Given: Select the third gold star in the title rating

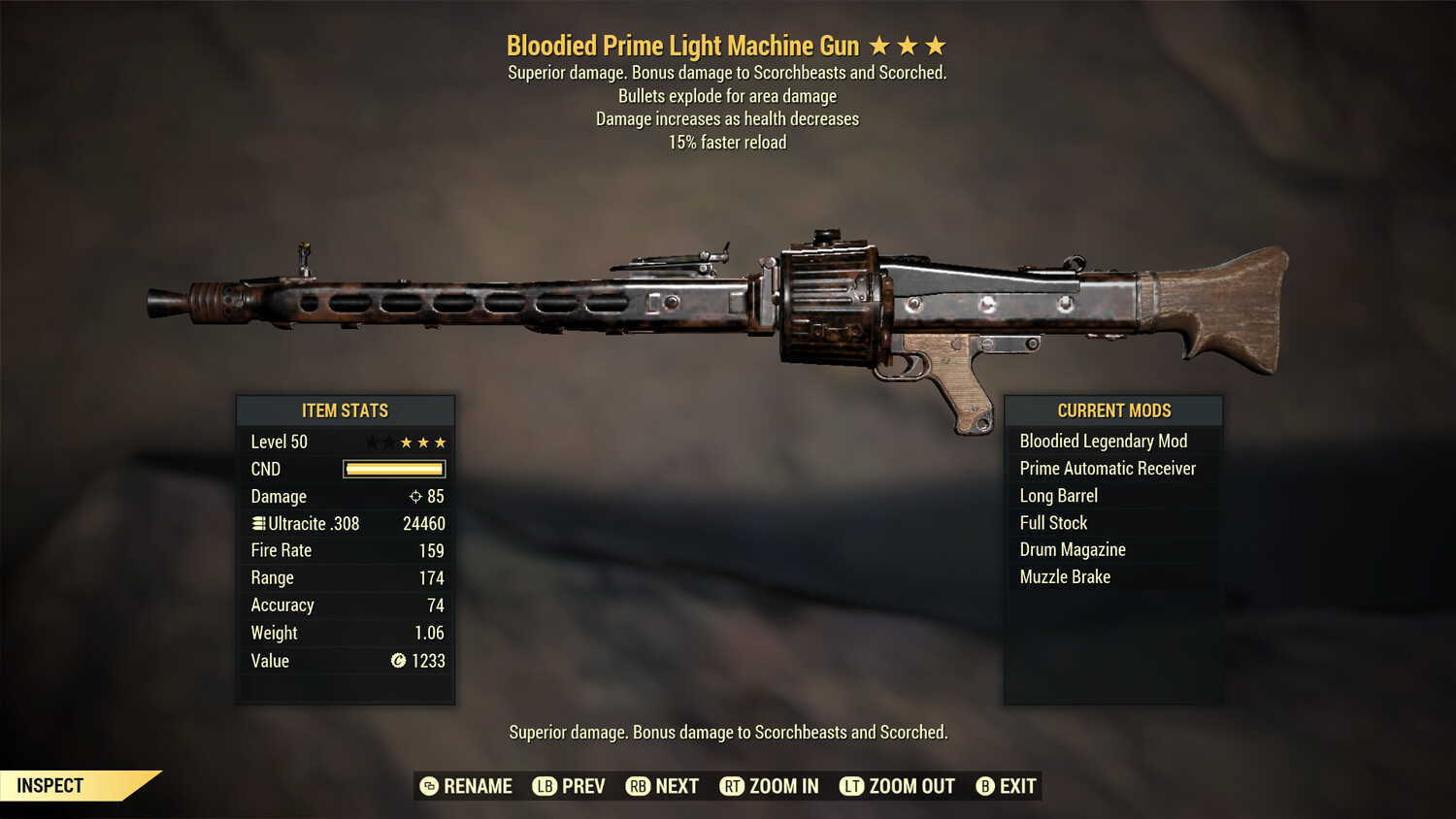Looking at the screenshot, I should (x=935, y=44).
